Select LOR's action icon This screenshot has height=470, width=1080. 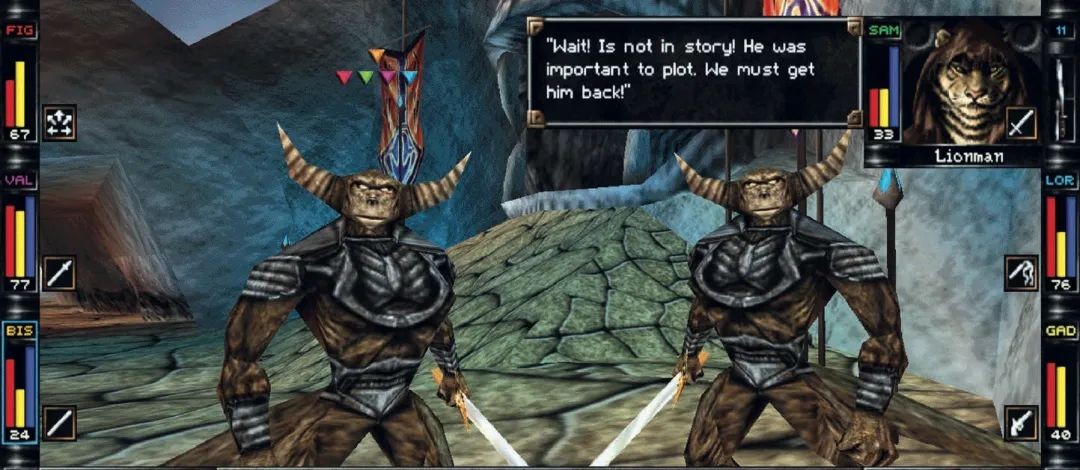click(1021, 272)
